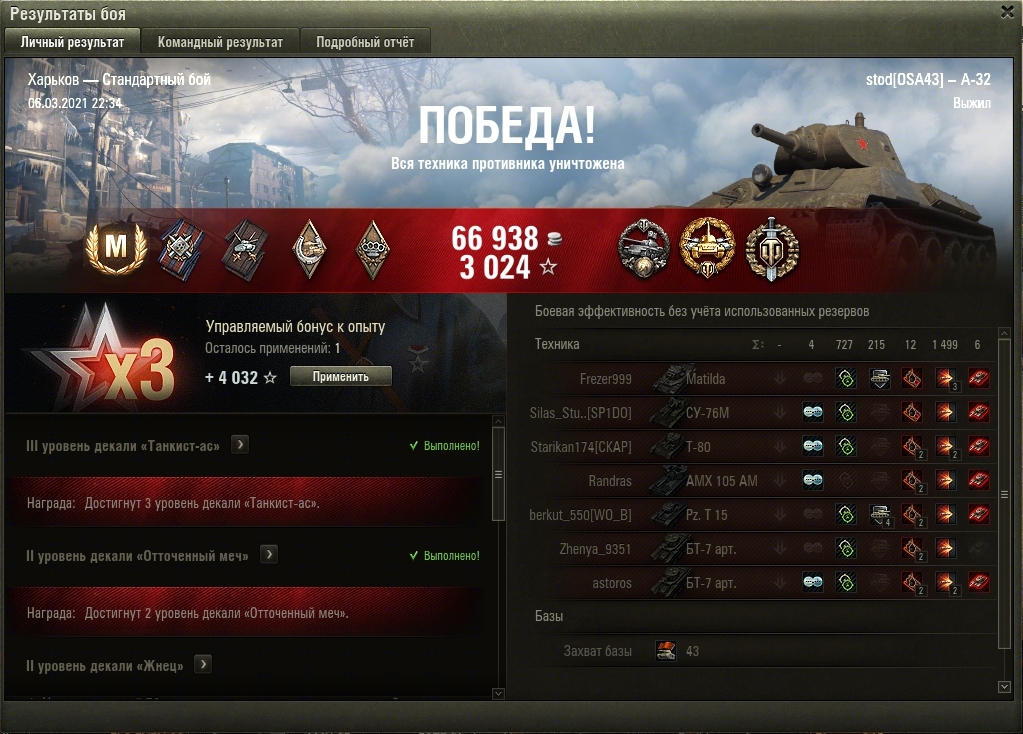Expand the «Танкист-ас» decal mission details

[240, 445]
